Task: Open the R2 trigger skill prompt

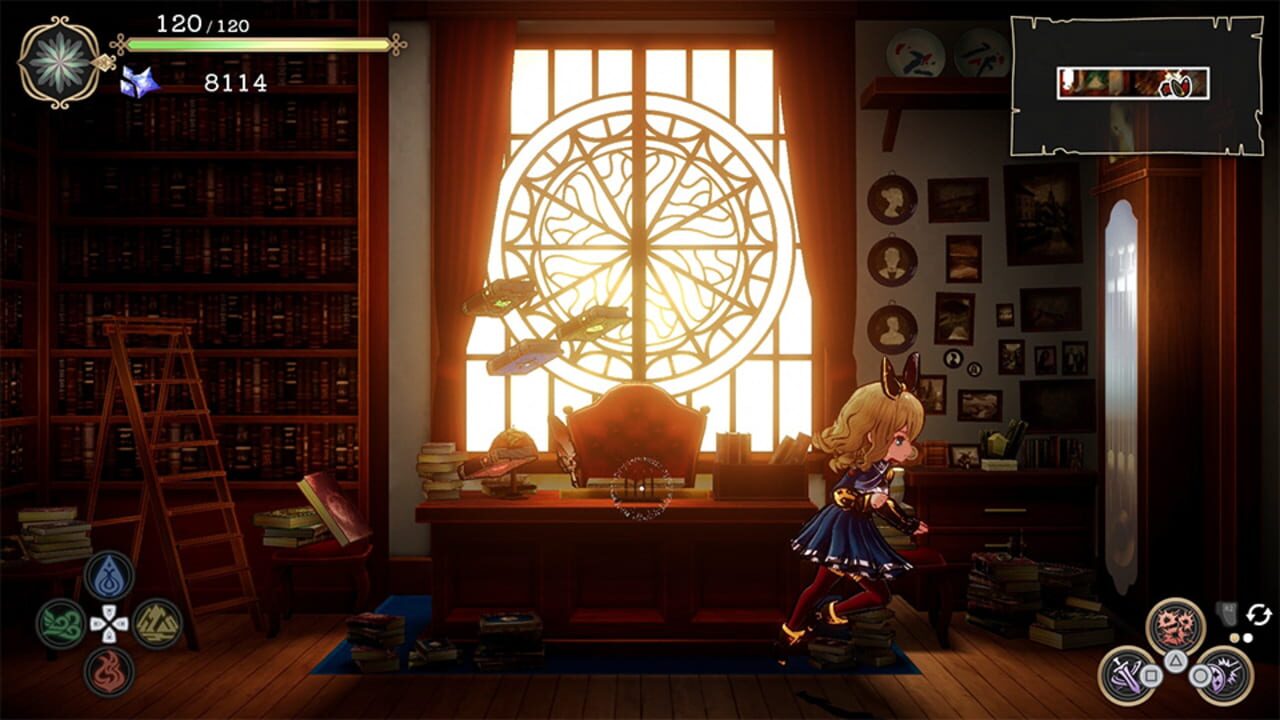Action: 1228,613
